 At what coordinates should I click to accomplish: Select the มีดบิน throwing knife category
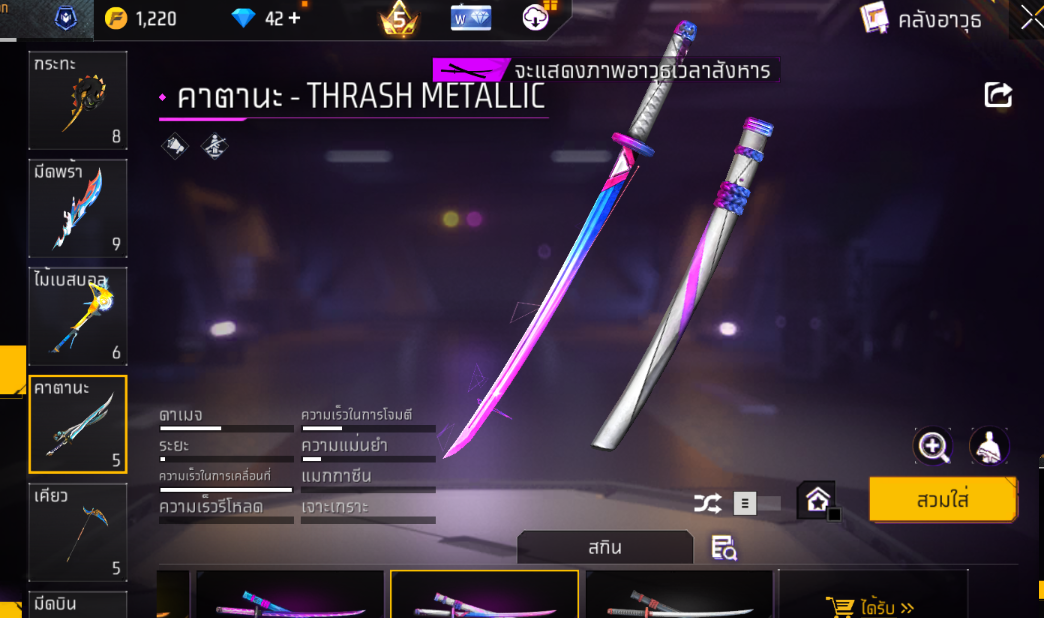(78, 604)
